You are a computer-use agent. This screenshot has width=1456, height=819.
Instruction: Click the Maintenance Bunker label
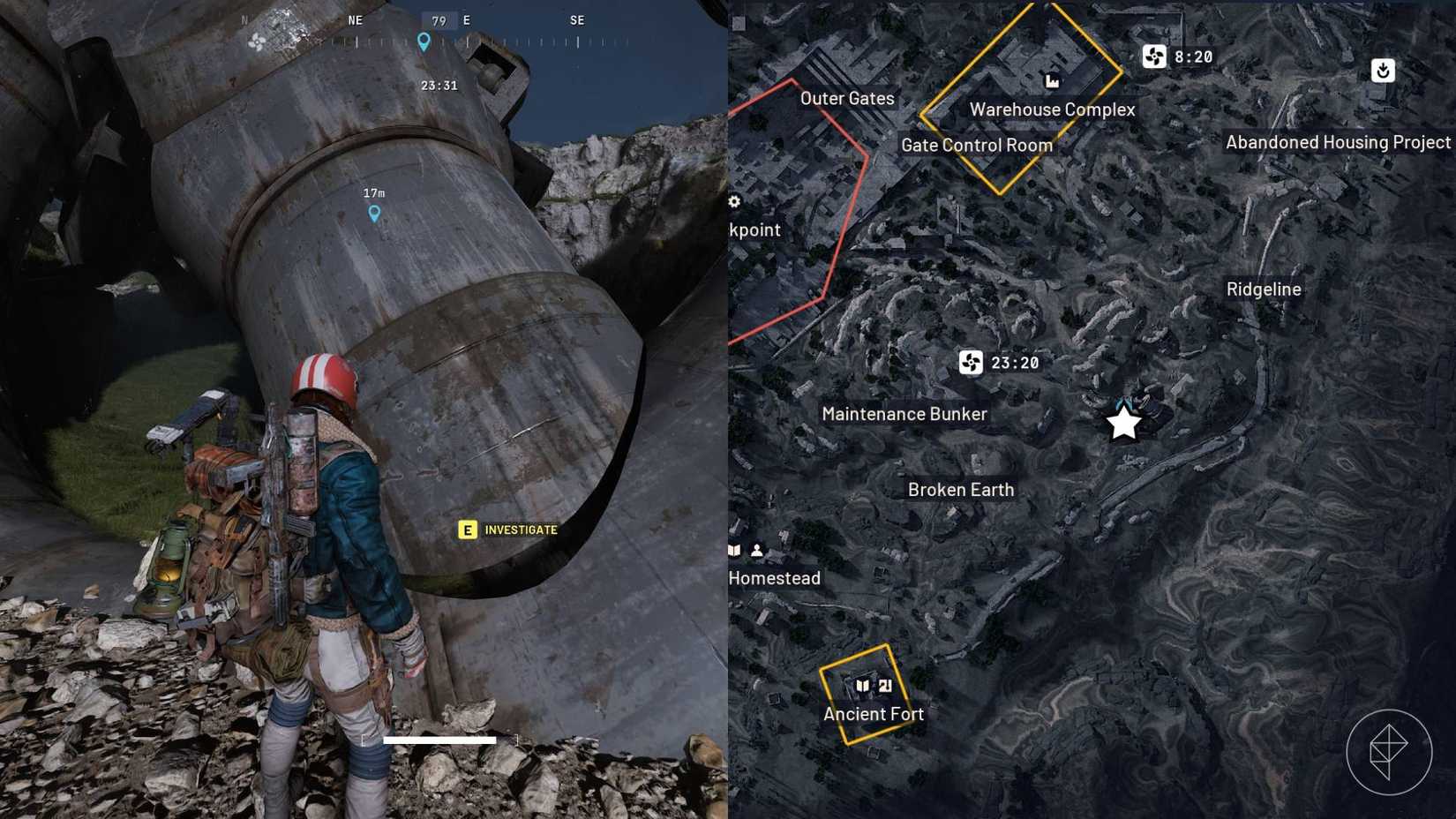(x=904, y=413)
